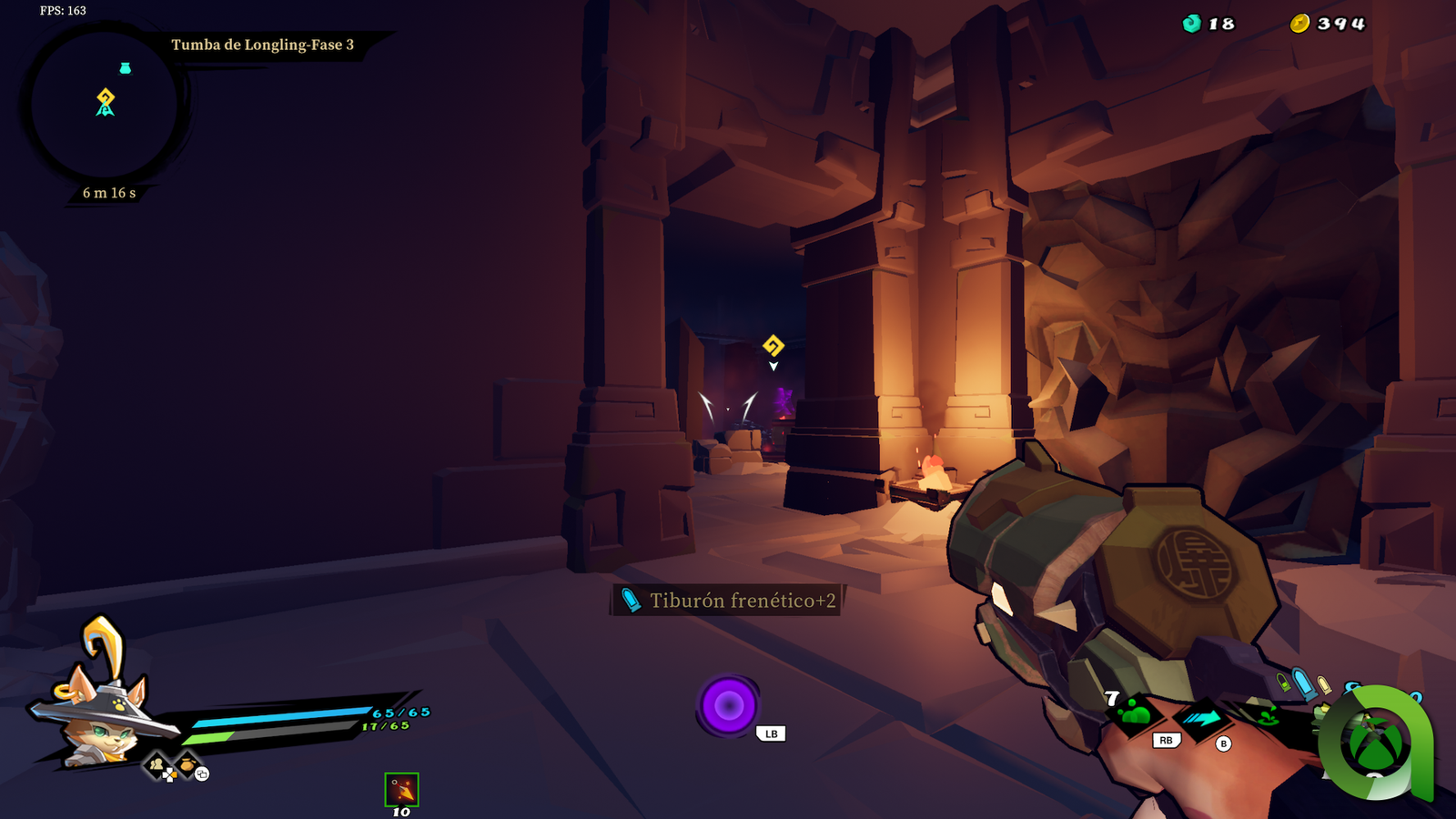Screen dimensions: 1456x819
Task: Click the teal soul essence currency icon
Action: [x=1191, y=24]
